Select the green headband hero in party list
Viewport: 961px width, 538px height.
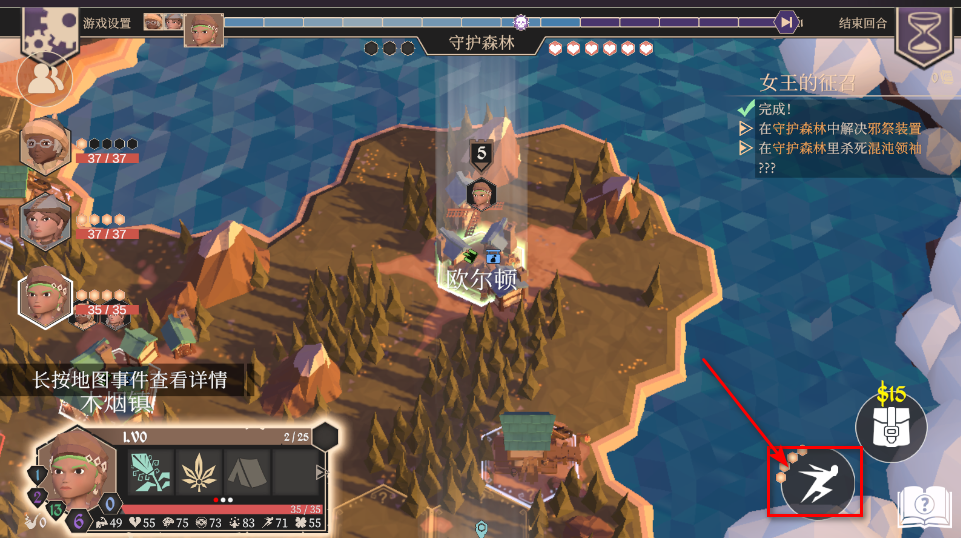point(45,298)
